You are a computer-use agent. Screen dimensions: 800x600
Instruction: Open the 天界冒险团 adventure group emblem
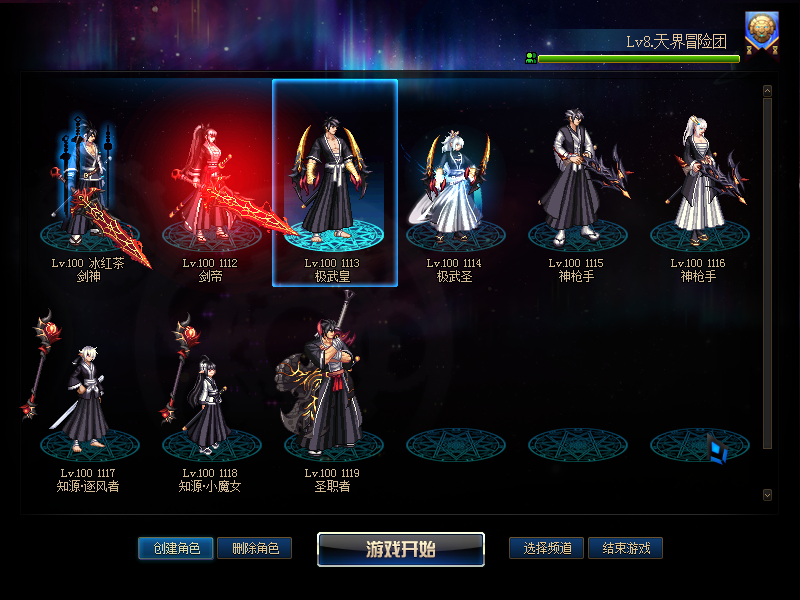tap(762, 31)
